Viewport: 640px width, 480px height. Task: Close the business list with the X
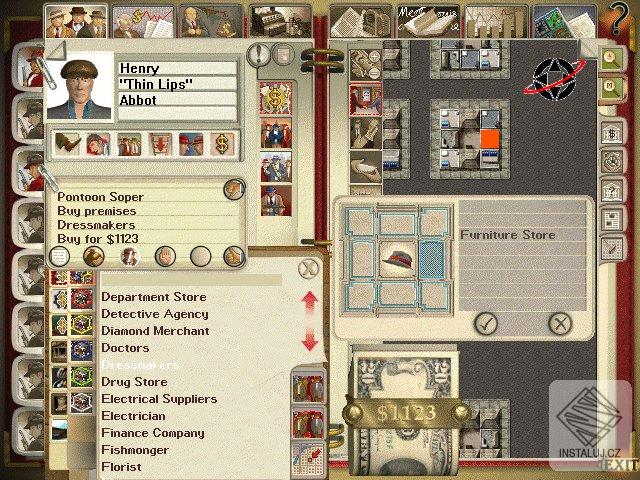point(309,268)
